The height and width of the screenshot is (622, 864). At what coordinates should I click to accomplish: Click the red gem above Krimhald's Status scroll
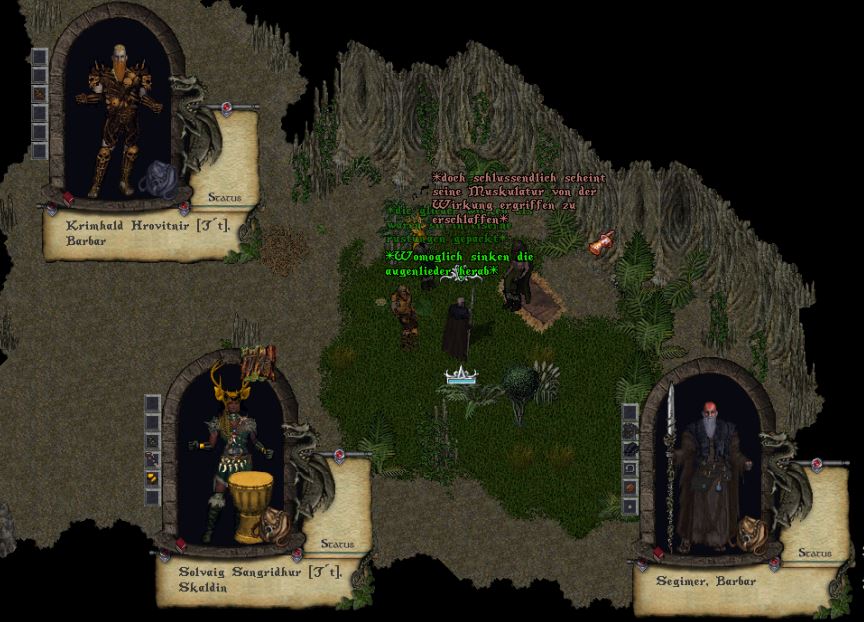click(x=226, y=107)
